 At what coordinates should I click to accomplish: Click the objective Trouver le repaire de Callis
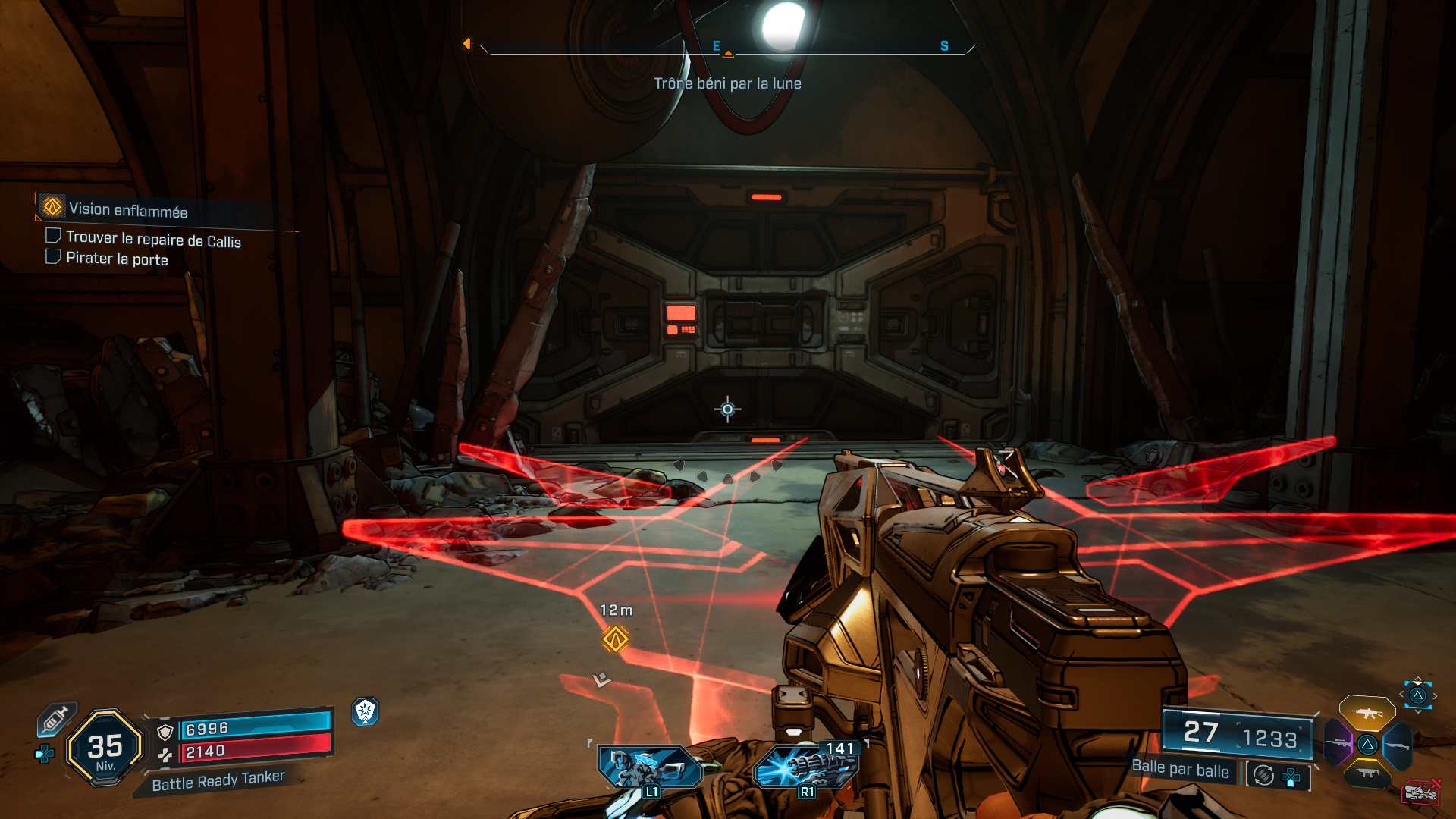point(152,239)
